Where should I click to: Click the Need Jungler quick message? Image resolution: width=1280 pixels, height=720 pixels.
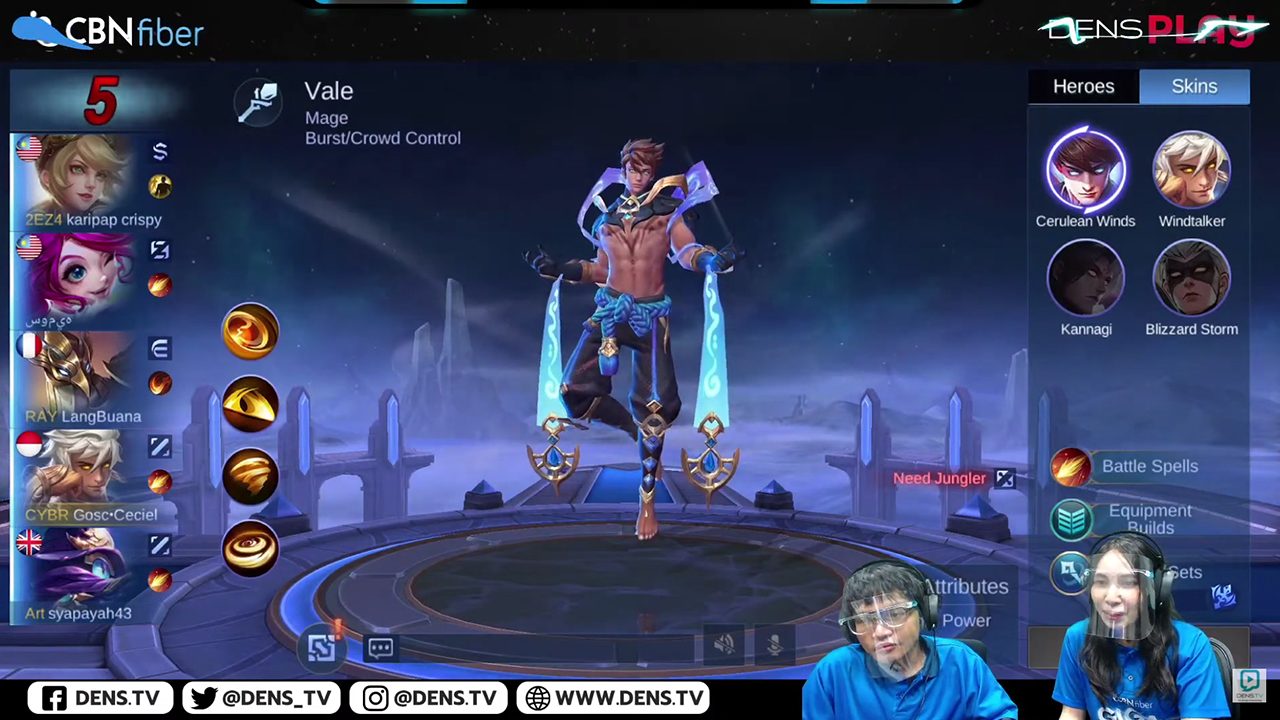[940, 478]
